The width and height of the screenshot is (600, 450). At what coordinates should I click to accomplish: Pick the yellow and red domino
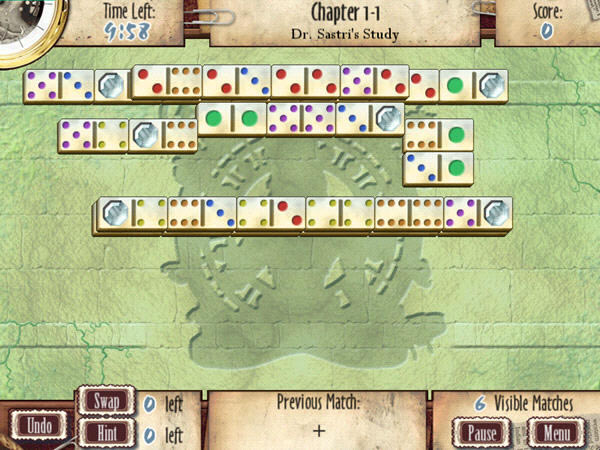click(x=270, y=212)
